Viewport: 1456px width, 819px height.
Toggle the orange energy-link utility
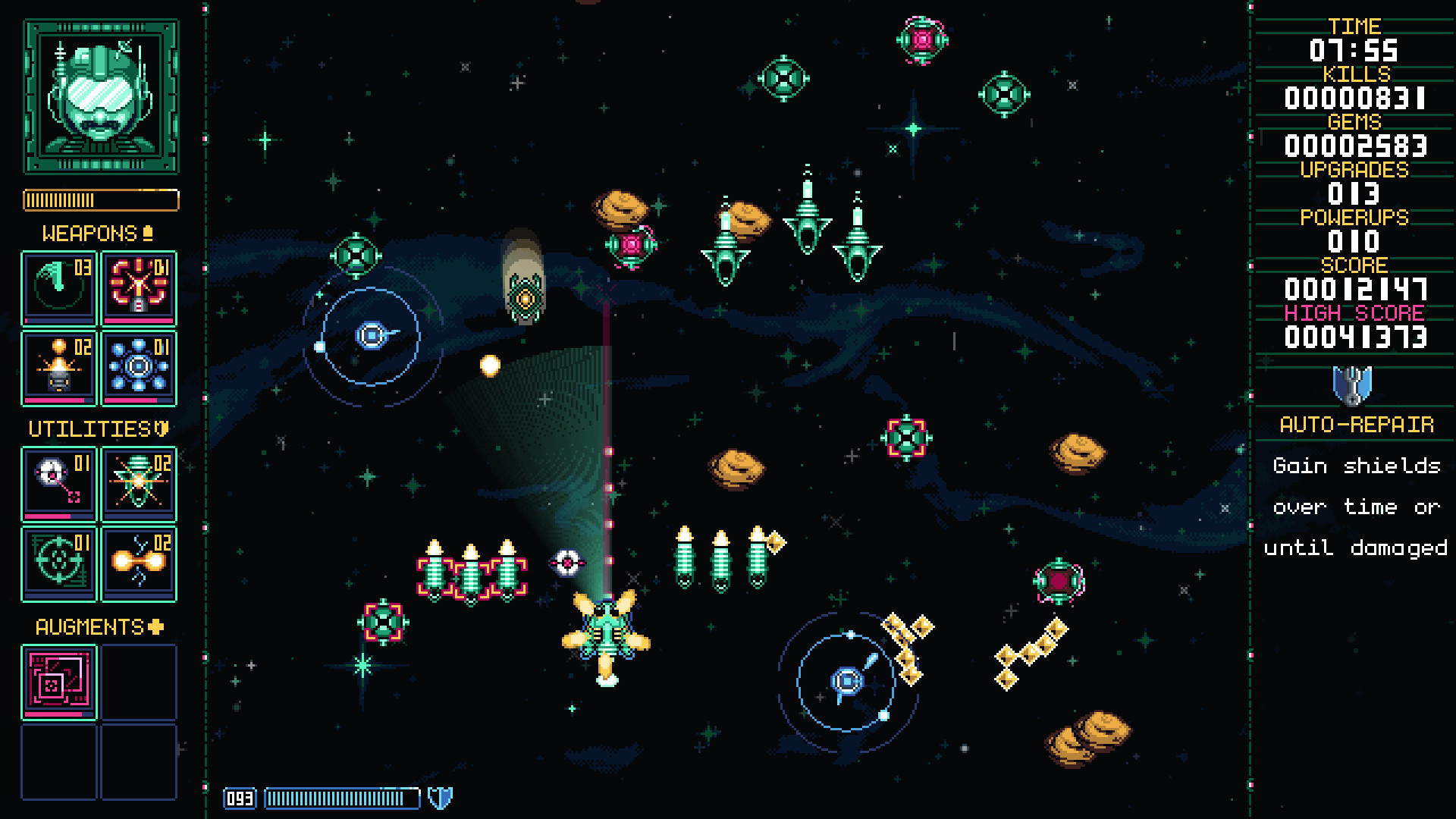pos(138,563)
